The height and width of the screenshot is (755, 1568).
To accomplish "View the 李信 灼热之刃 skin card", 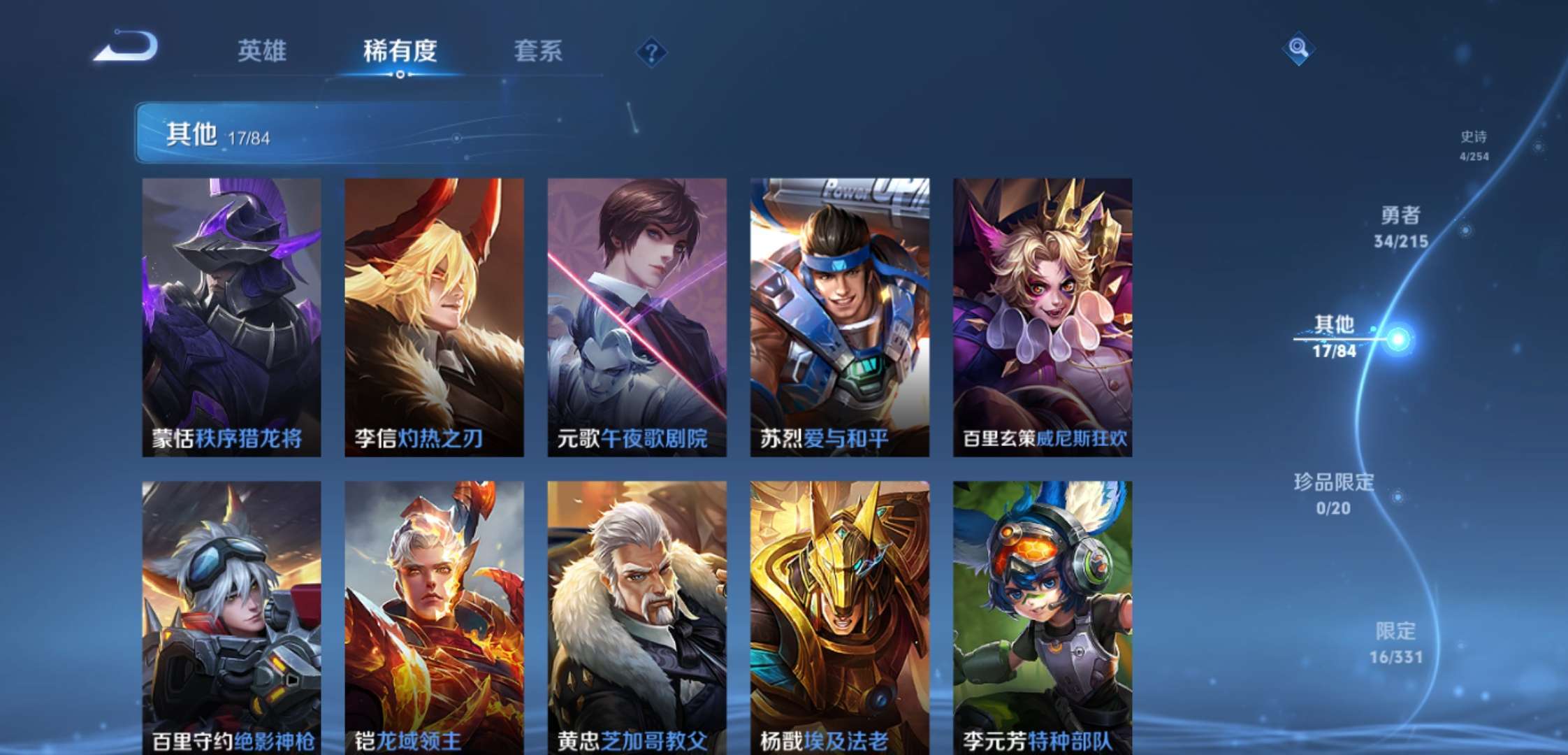I will tap(434, 317).
